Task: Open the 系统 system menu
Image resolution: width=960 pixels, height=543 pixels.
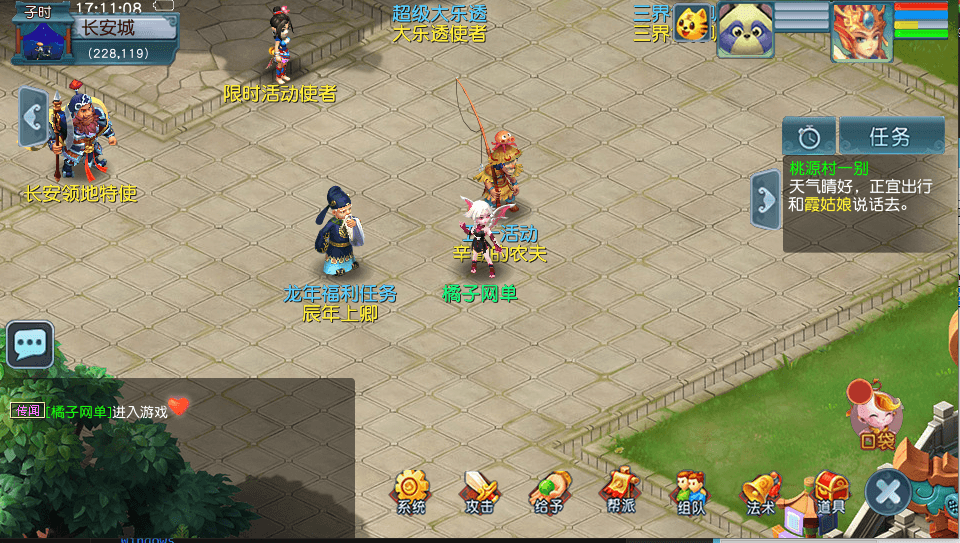Action: [x=411, y=490]
